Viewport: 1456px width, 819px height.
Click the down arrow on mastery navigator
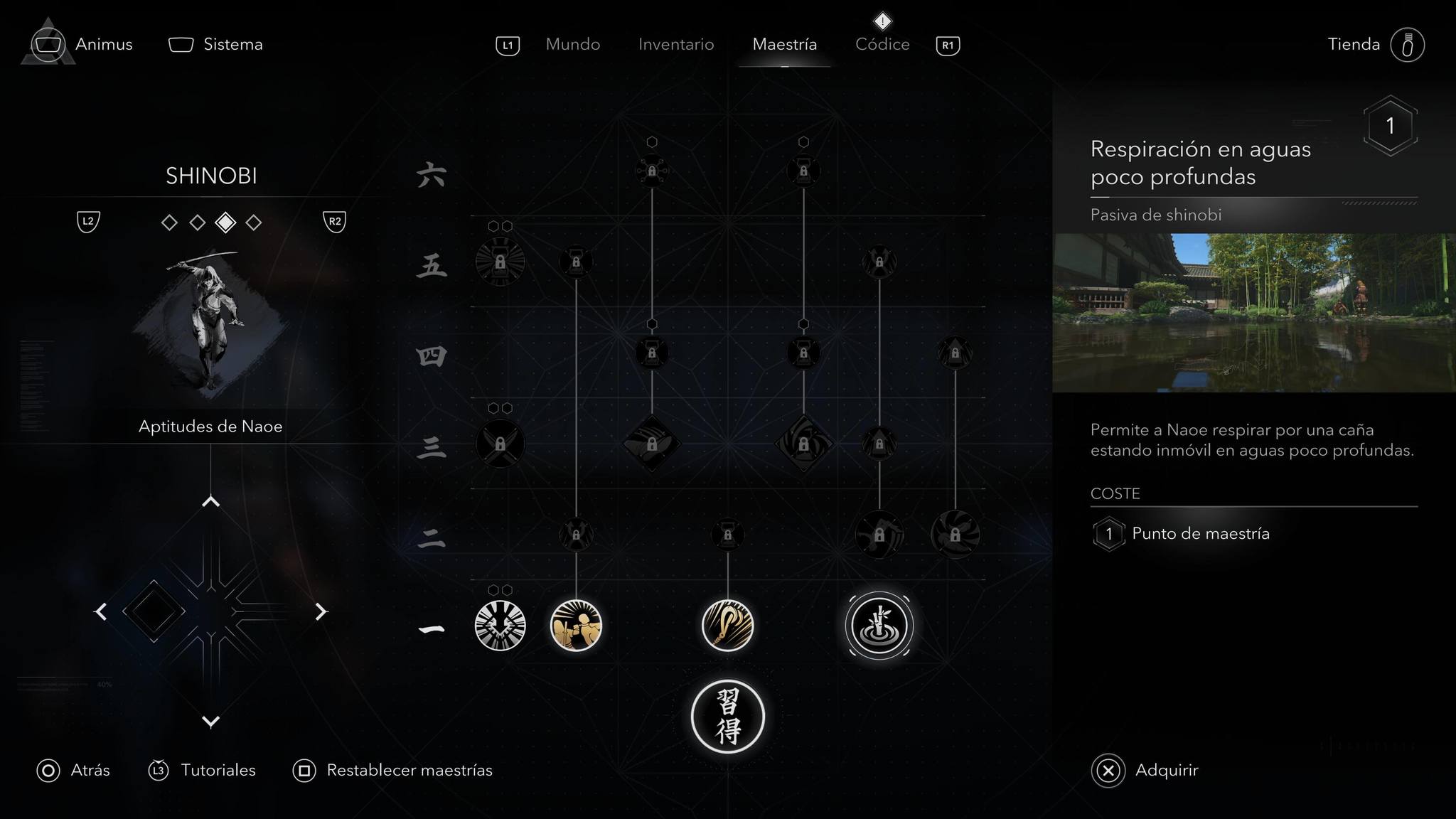point(210,722)
